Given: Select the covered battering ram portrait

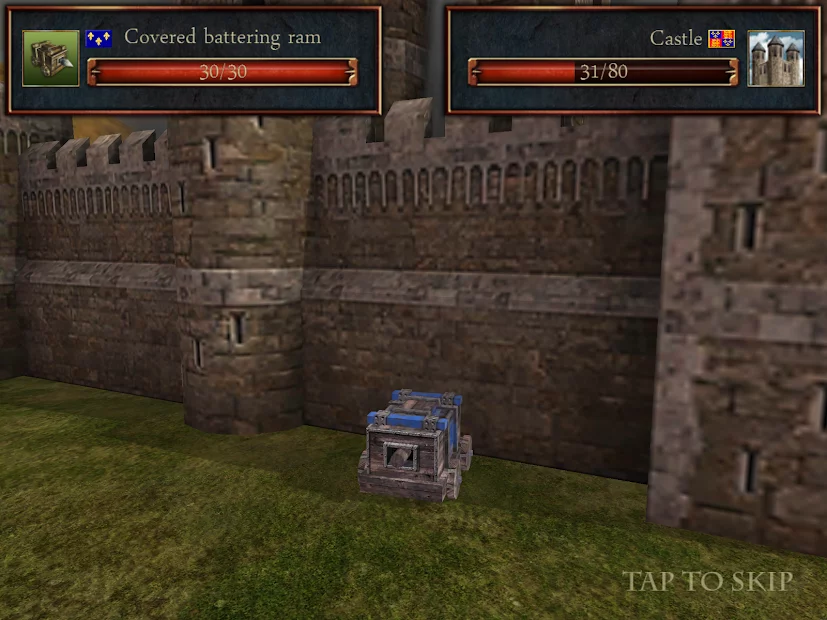Looking at the screenshot, I should tap(51, 58).
